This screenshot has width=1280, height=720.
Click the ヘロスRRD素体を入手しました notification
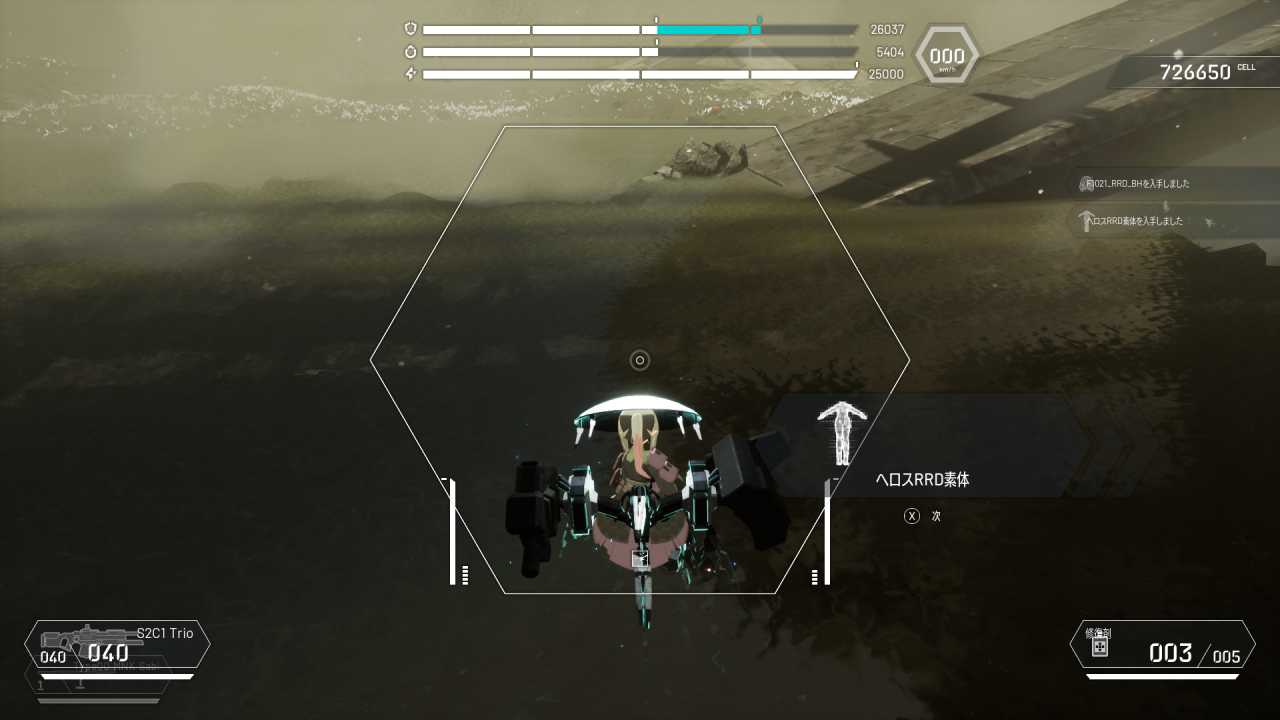click(x=1138, y=221)
